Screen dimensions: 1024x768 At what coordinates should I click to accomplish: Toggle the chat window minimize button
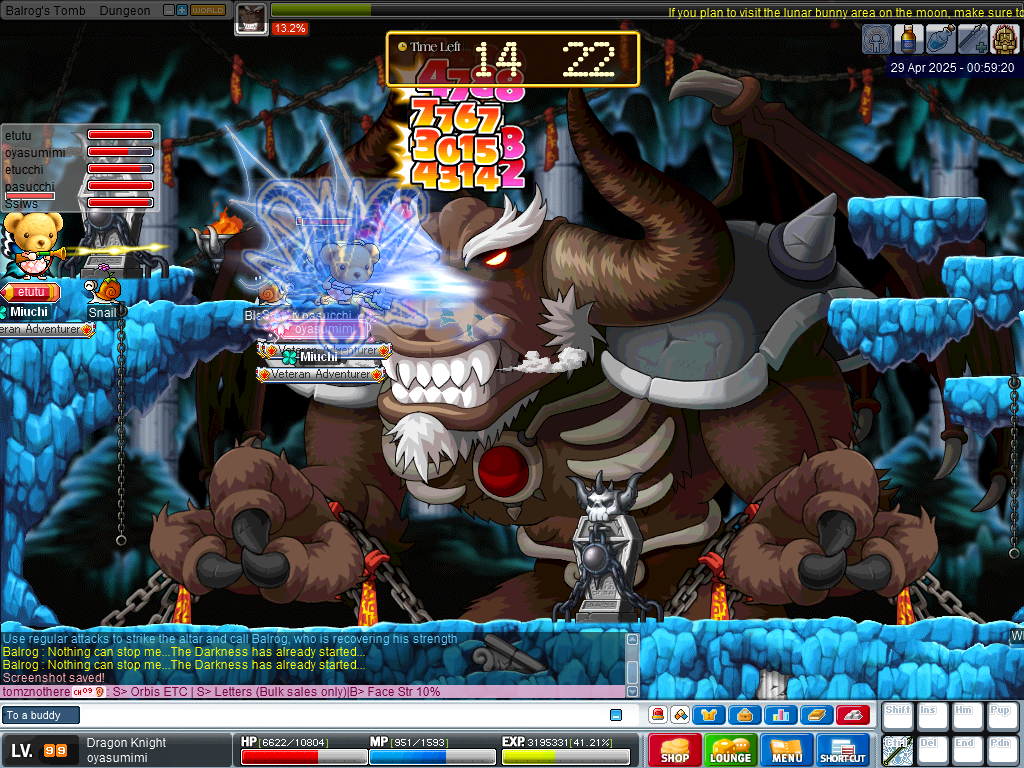[x=616, y=715]
